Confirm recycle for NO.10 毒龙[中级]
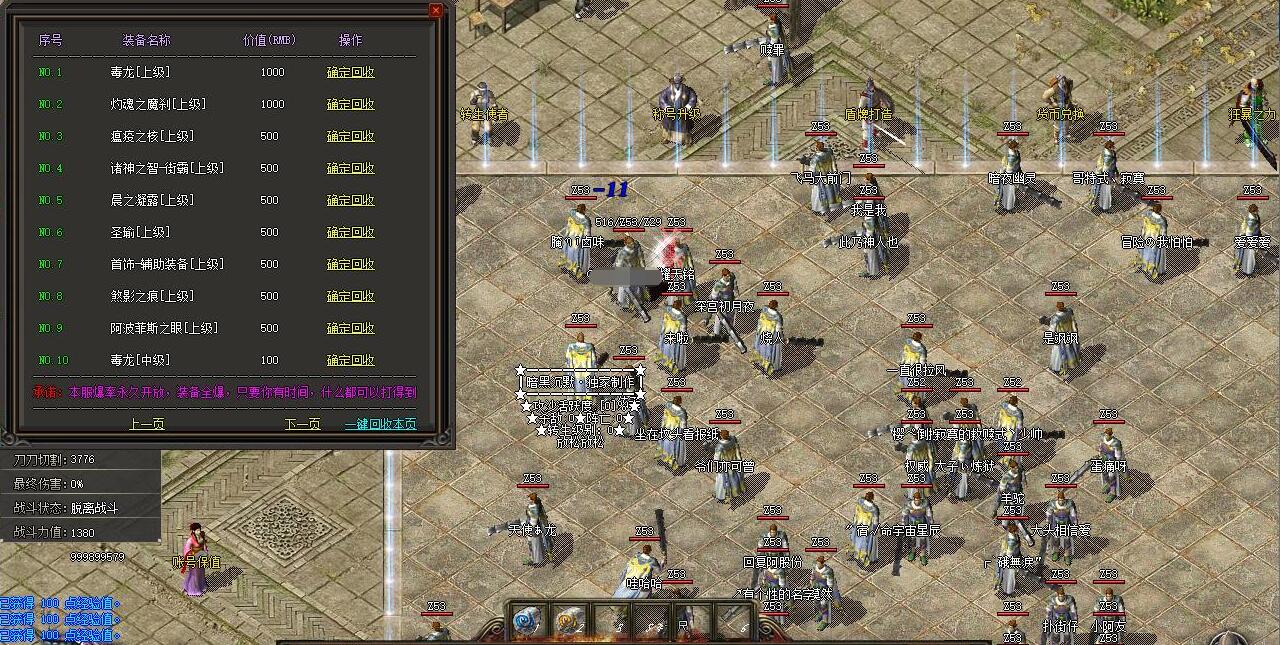Viewport: 1280px width, 645px height. 351,360
